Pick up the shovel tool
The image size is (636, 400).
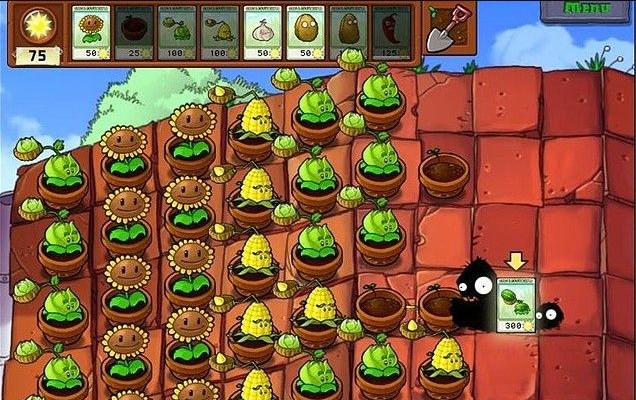tap(443, 31)
